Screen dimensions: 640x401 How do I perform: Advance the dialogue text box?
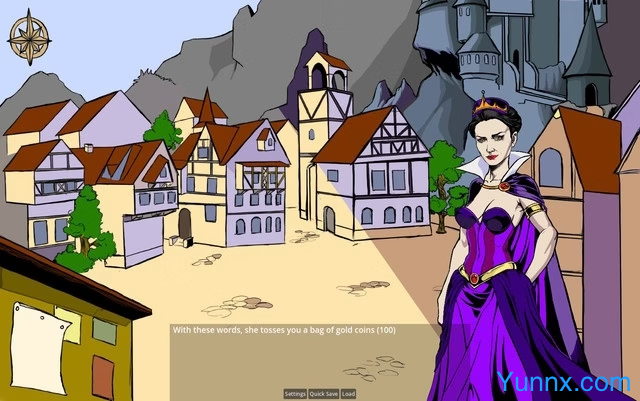300,355
